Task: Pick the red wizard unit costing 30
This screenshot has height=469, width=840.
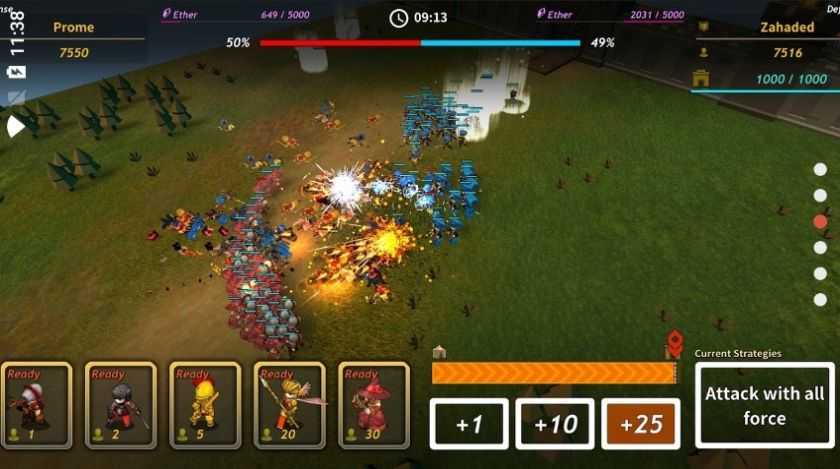Action: pos(374,405)
